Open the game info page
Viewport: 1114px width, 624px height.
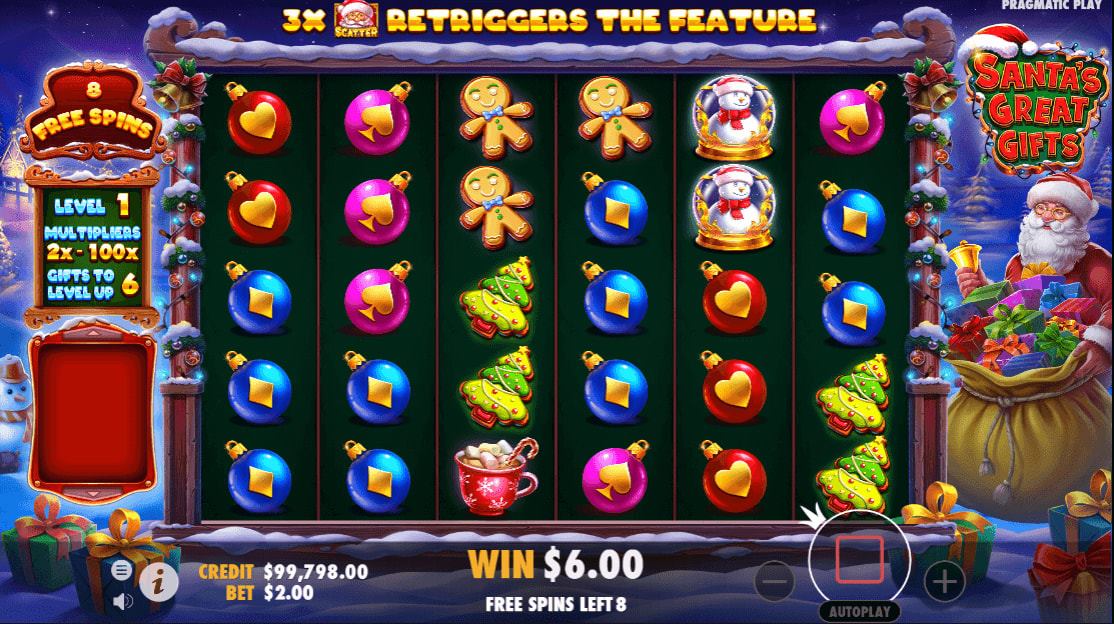[x=159, y=580]
